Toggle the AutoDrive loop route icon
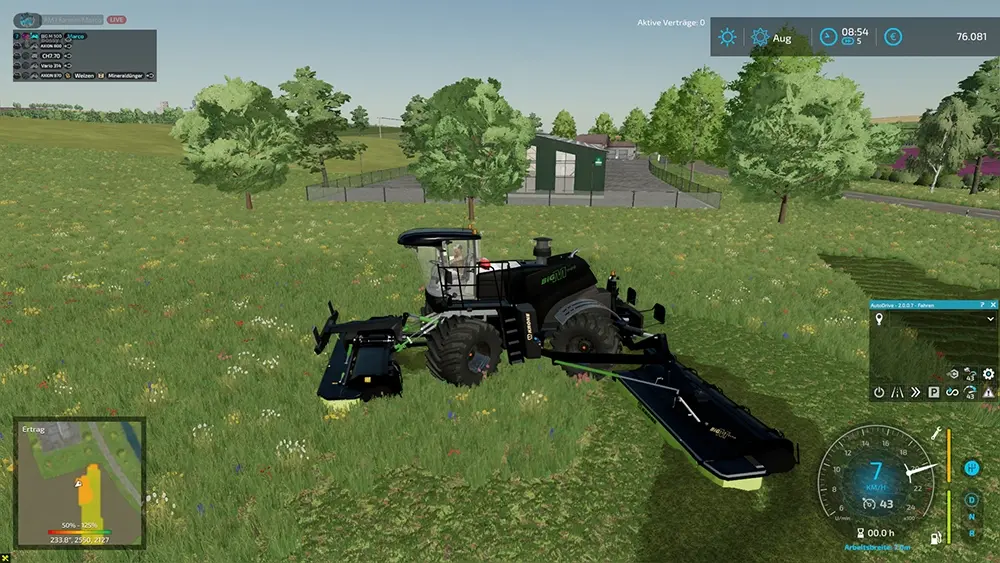 click(951, 393)
